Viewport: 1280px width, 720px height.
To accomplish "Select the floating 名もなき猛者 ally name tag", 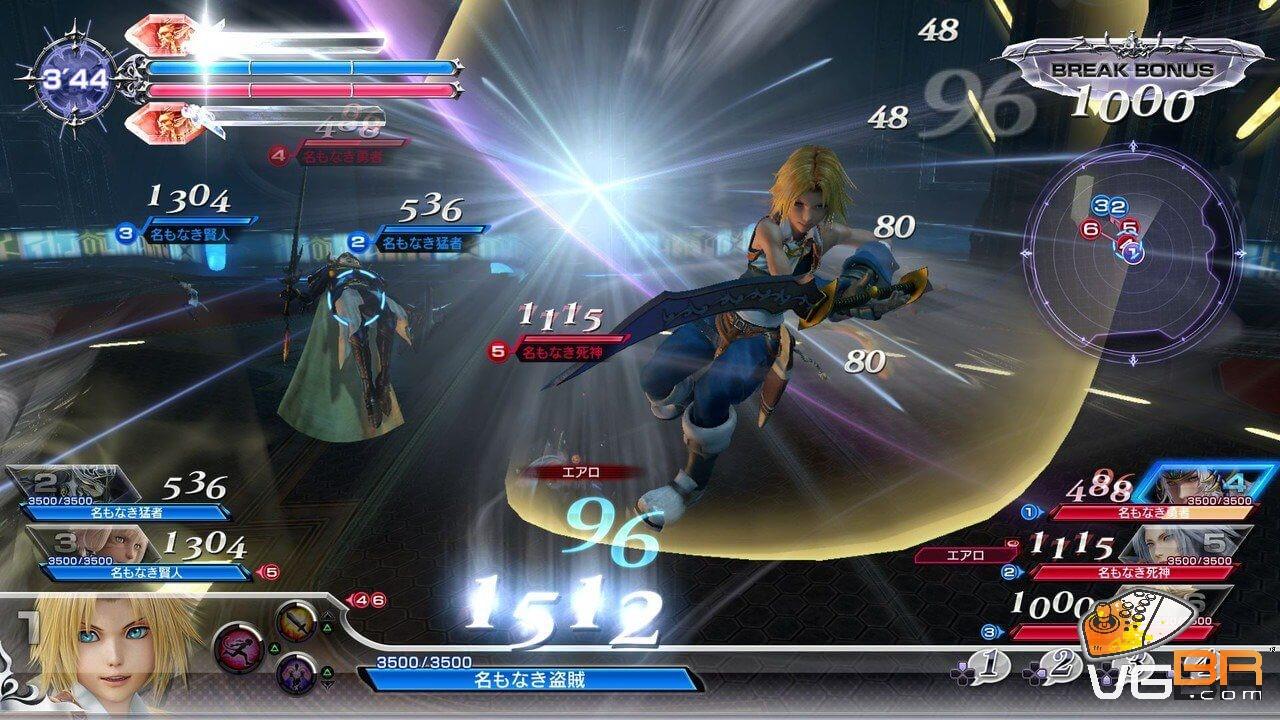I will point(425,242).
